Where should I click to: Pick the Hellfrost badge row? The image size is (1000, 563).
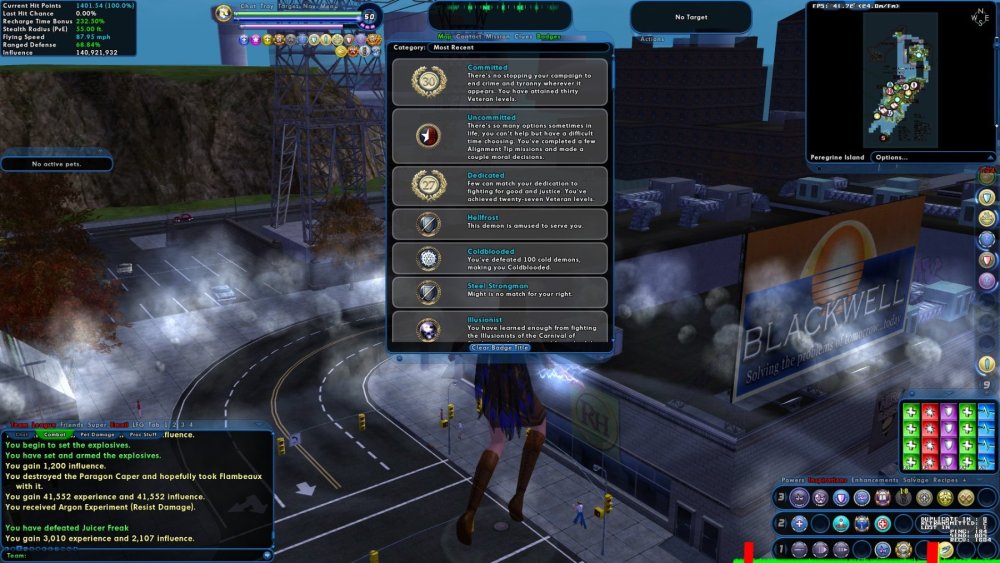tap(499, 223)
